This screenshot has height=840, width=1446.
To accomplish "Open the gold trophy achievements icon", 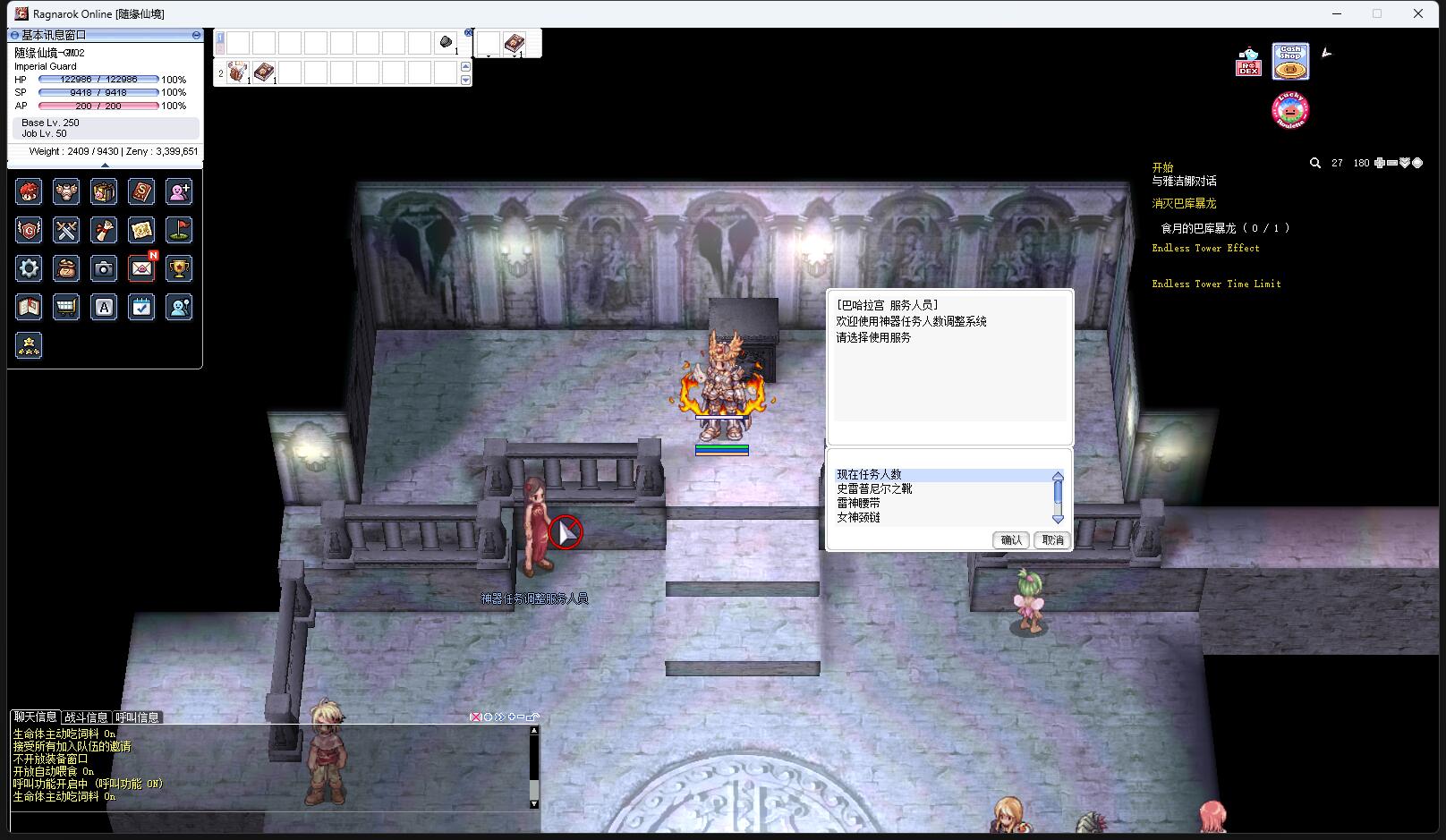I will click(179, 268).
